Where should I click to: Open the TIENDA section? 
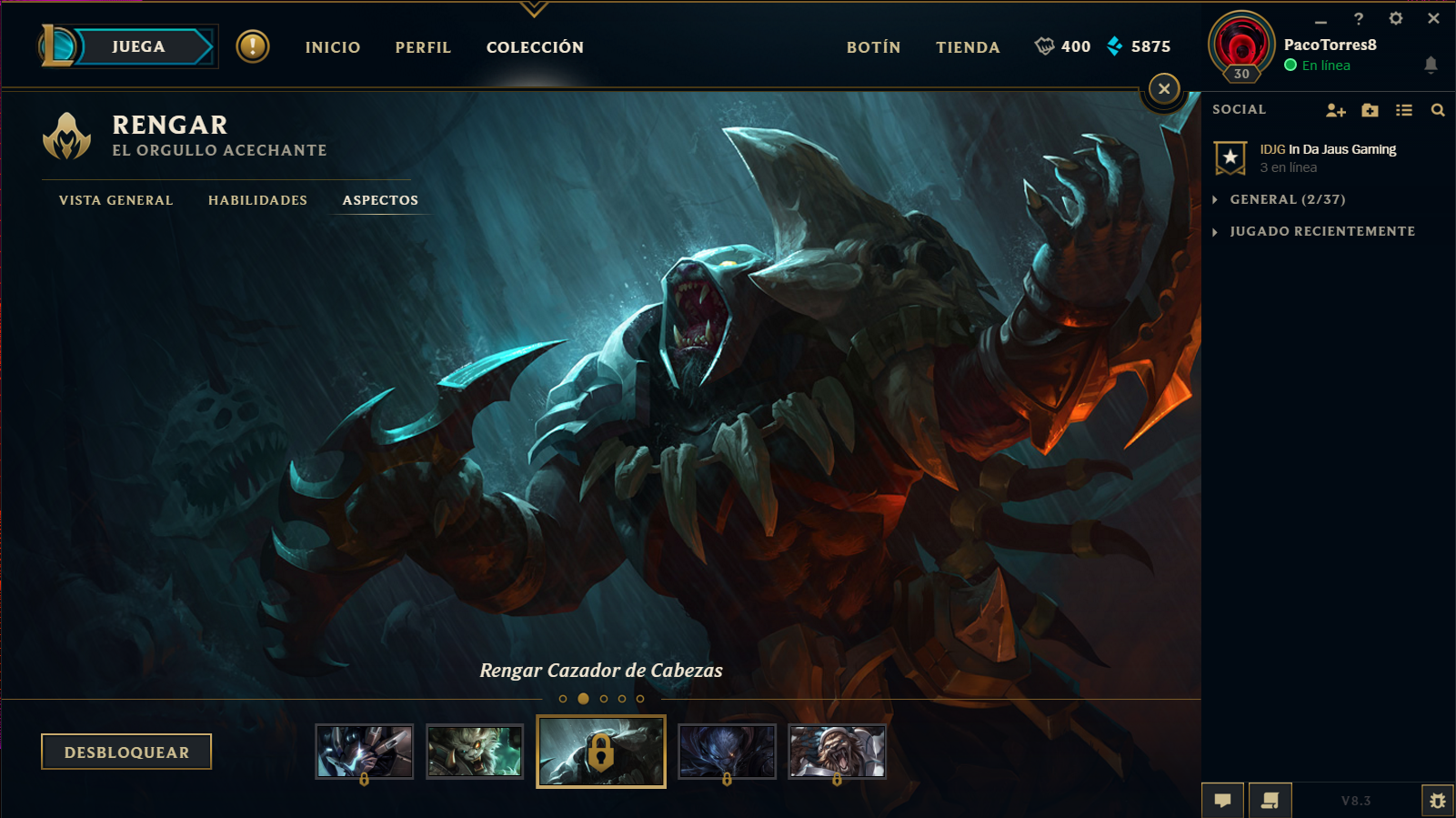[967, 47]
